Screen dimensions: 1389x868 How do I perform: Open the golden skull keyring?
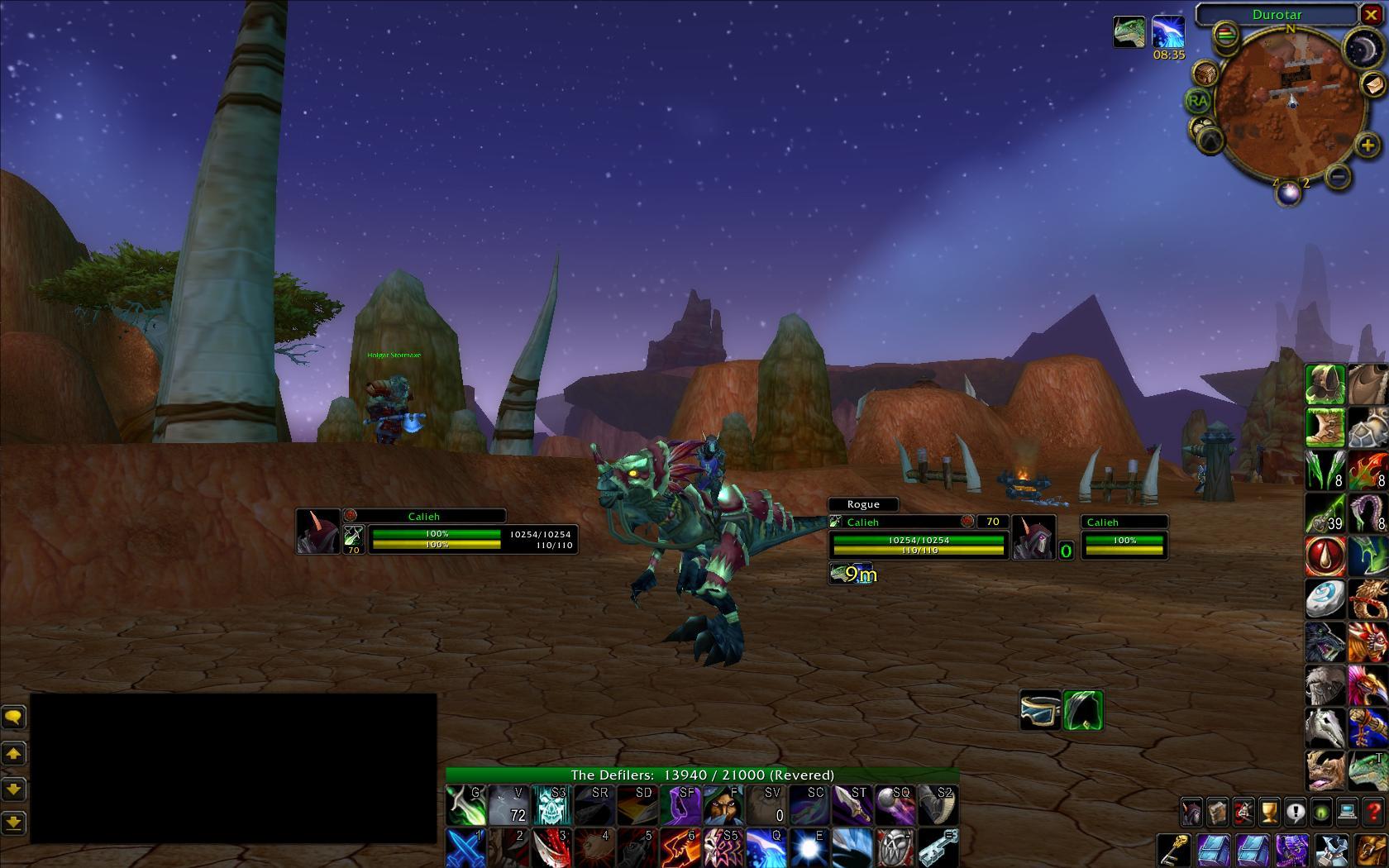coord(1172,850)
